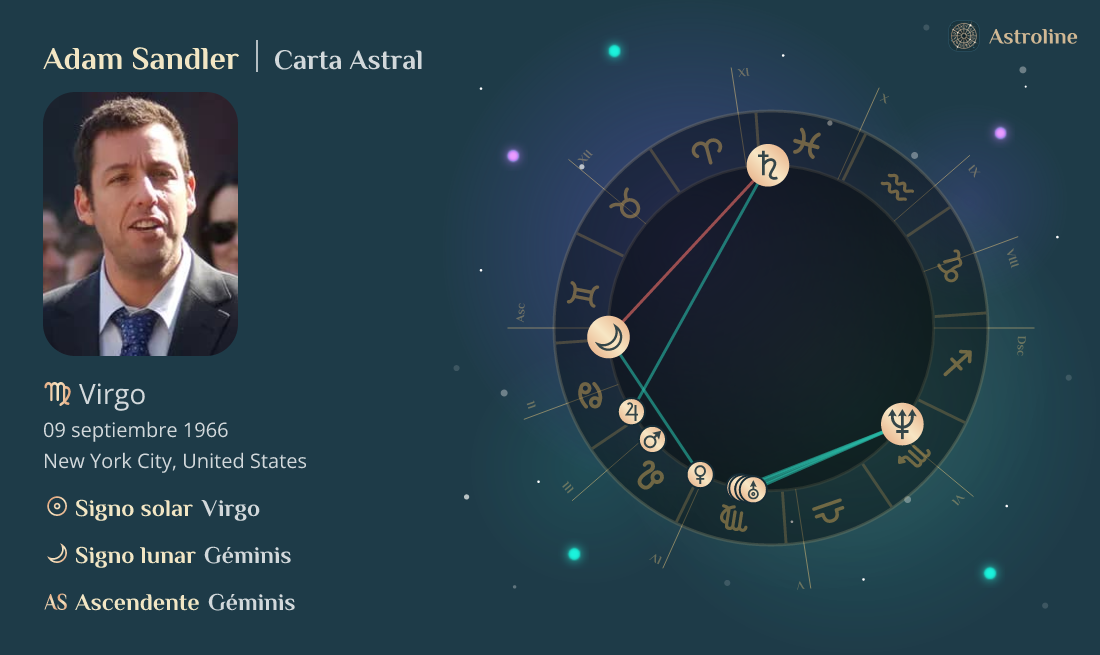
Task: Select the Jupiter planet marker
Action: (x=631, y=411)
